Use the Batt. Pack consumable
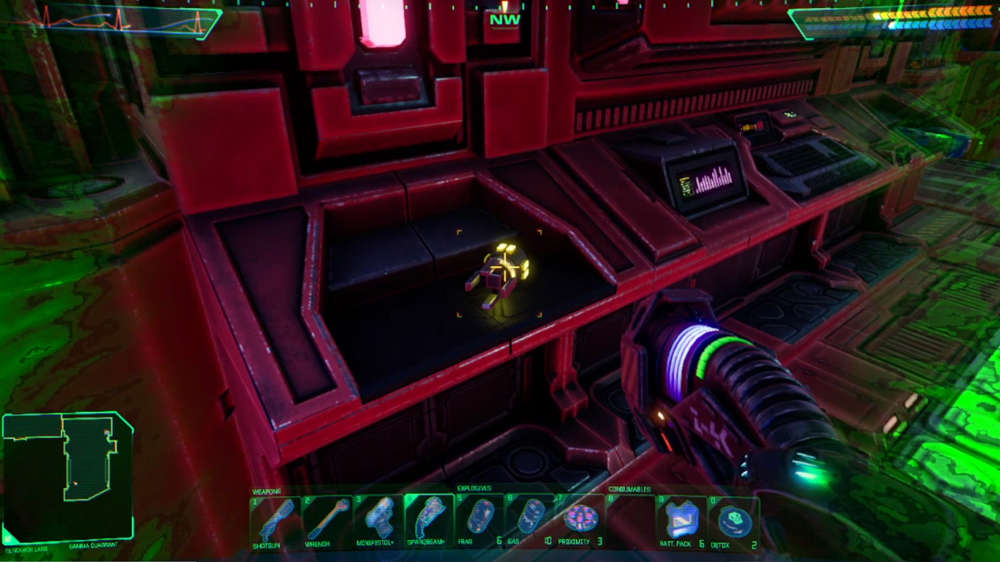 (682, 520)
